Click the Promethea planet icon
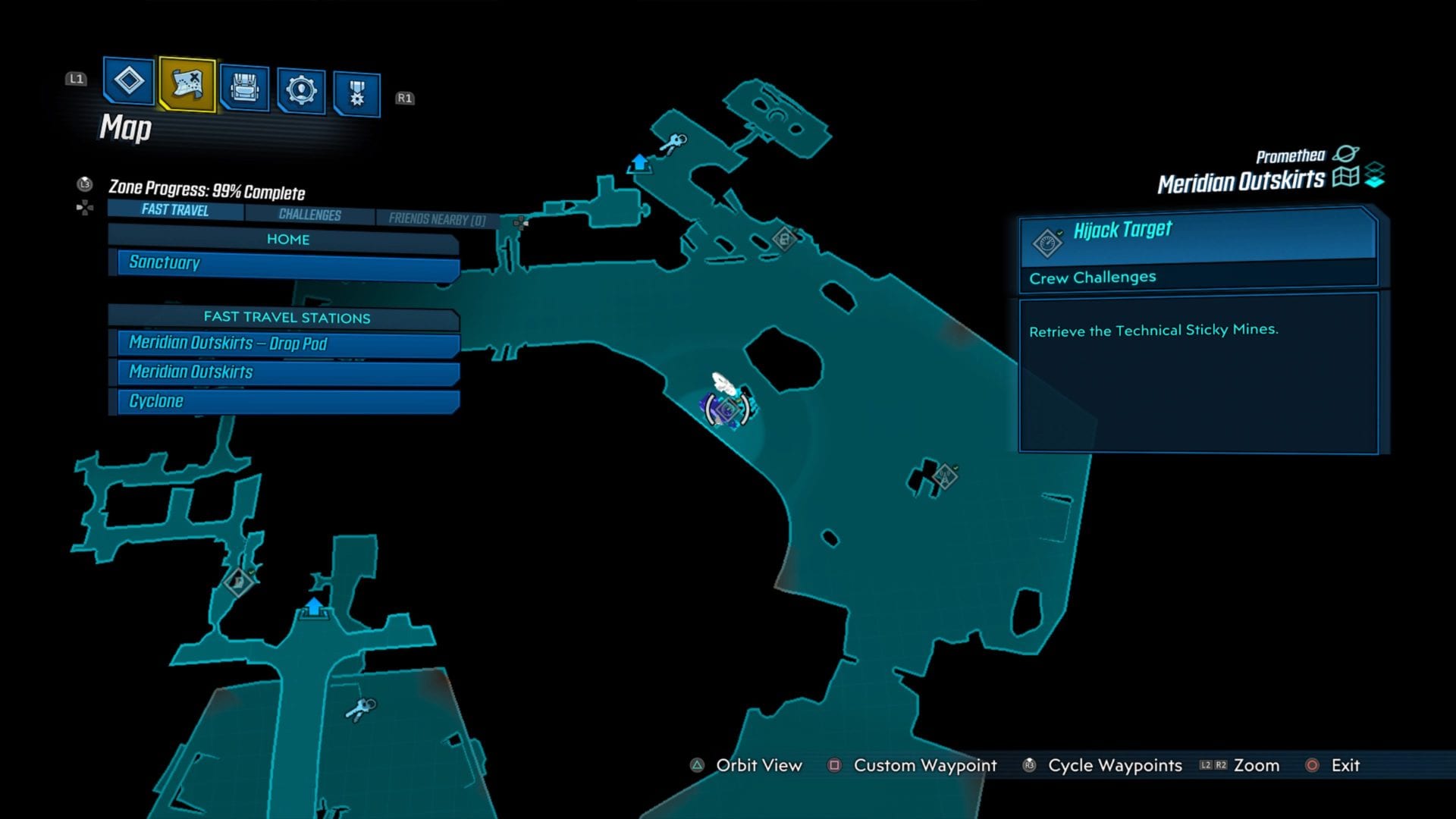 pos(1347,154)
